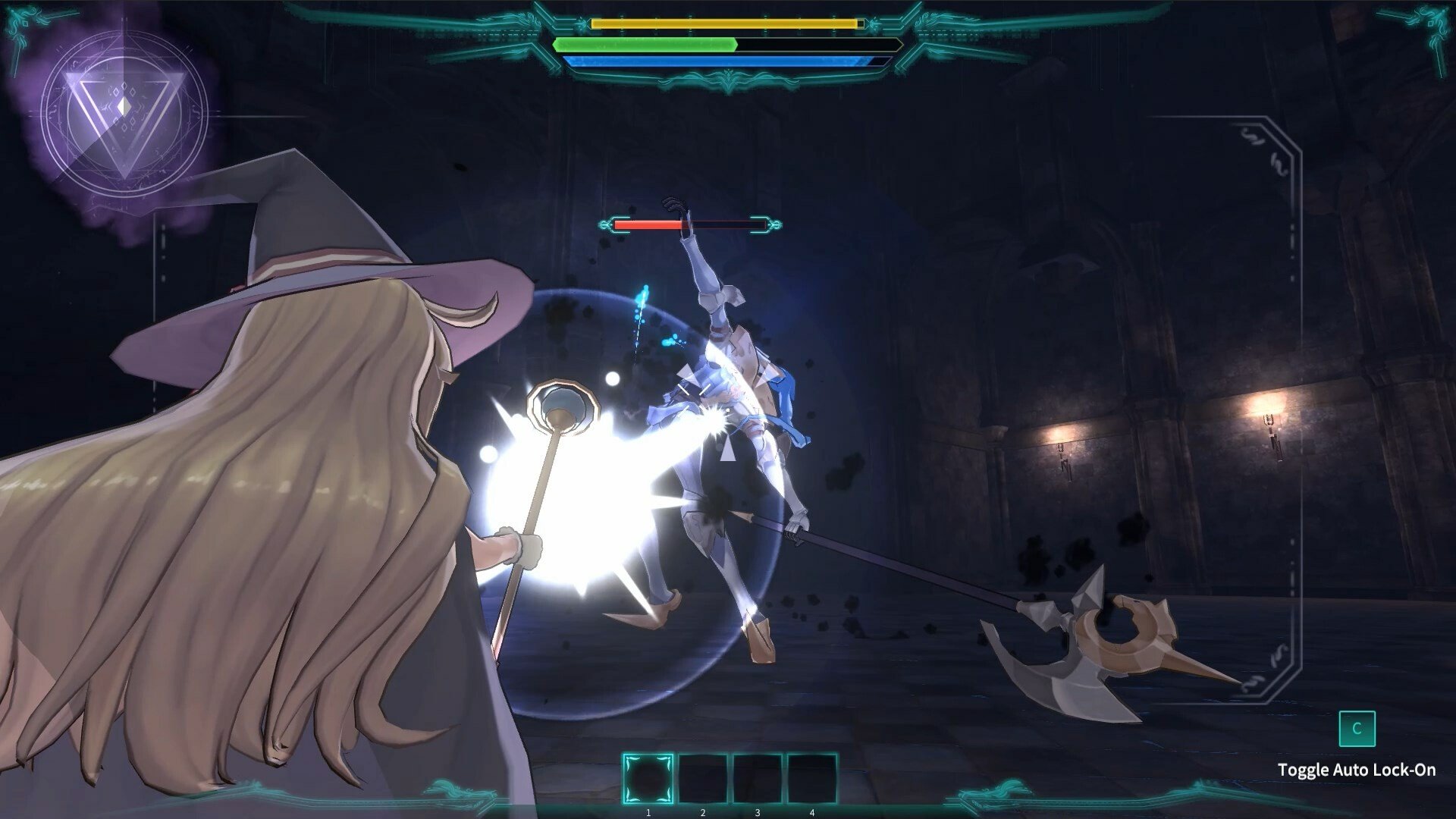
Task: Select the highlighted hotbar slot numbered 1
Action: [x=648, y=779]
